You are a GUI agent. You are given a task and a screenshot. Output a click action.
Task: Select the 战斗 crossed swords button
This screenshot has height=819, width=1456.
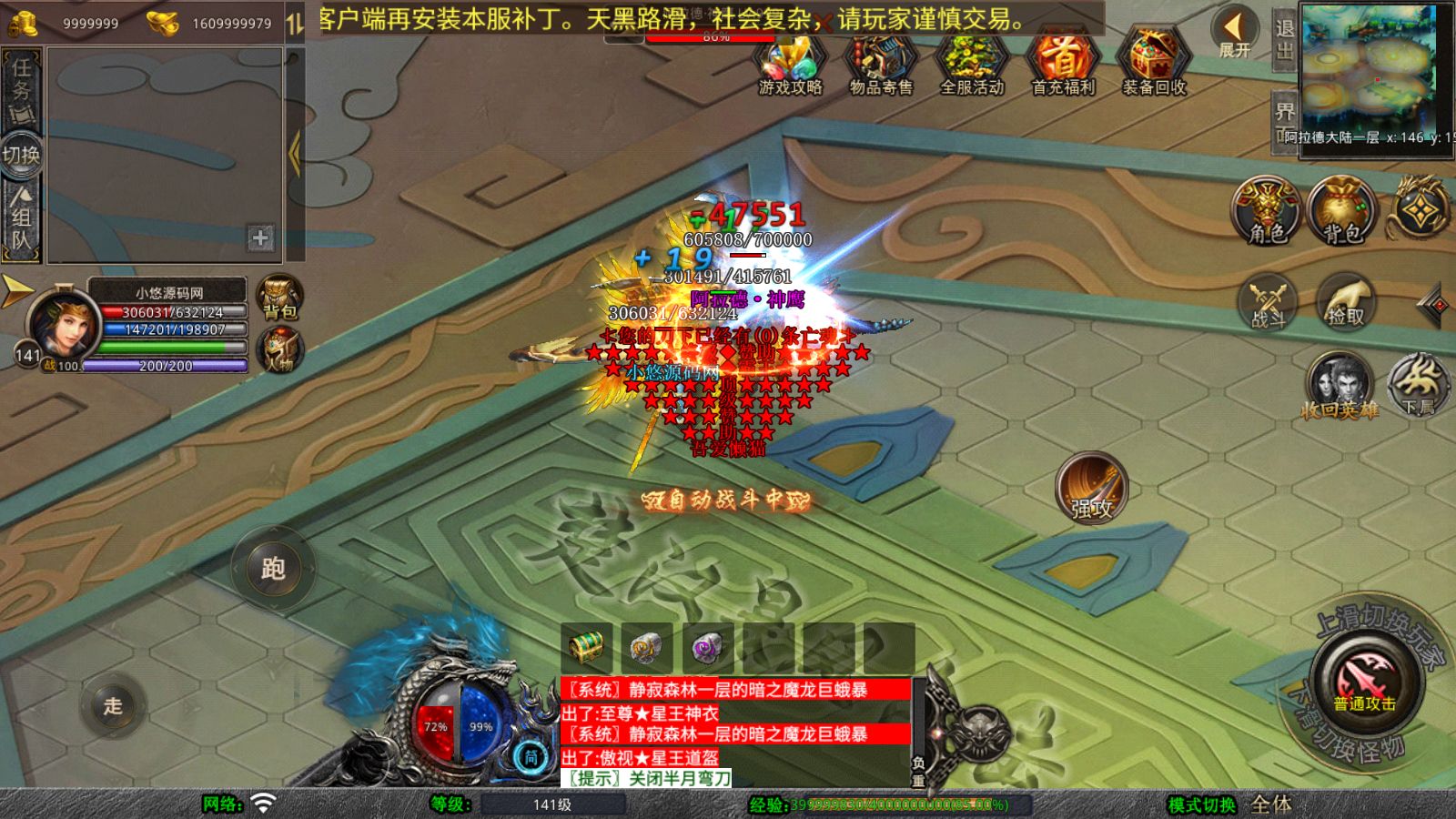coord(1268,301)
